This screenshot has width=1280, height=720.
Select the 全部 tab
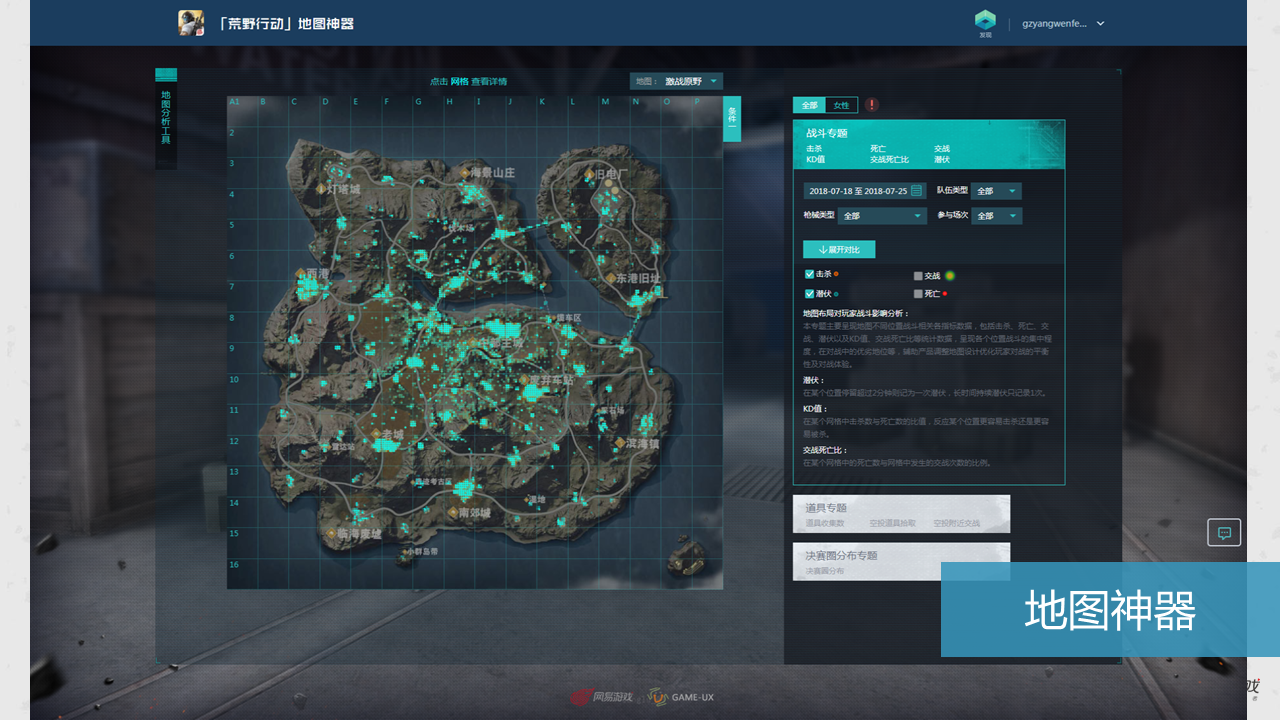(x=809, y=105)
